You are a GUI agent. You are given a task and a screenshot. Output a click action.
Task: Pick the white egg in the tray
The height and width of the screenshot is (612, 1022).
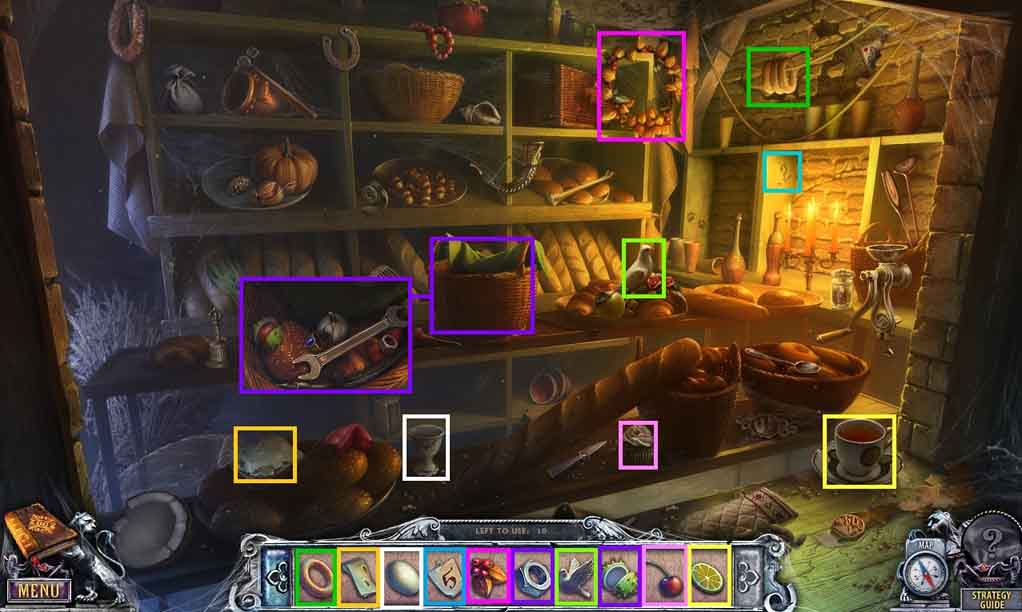[x=401, y=576]
